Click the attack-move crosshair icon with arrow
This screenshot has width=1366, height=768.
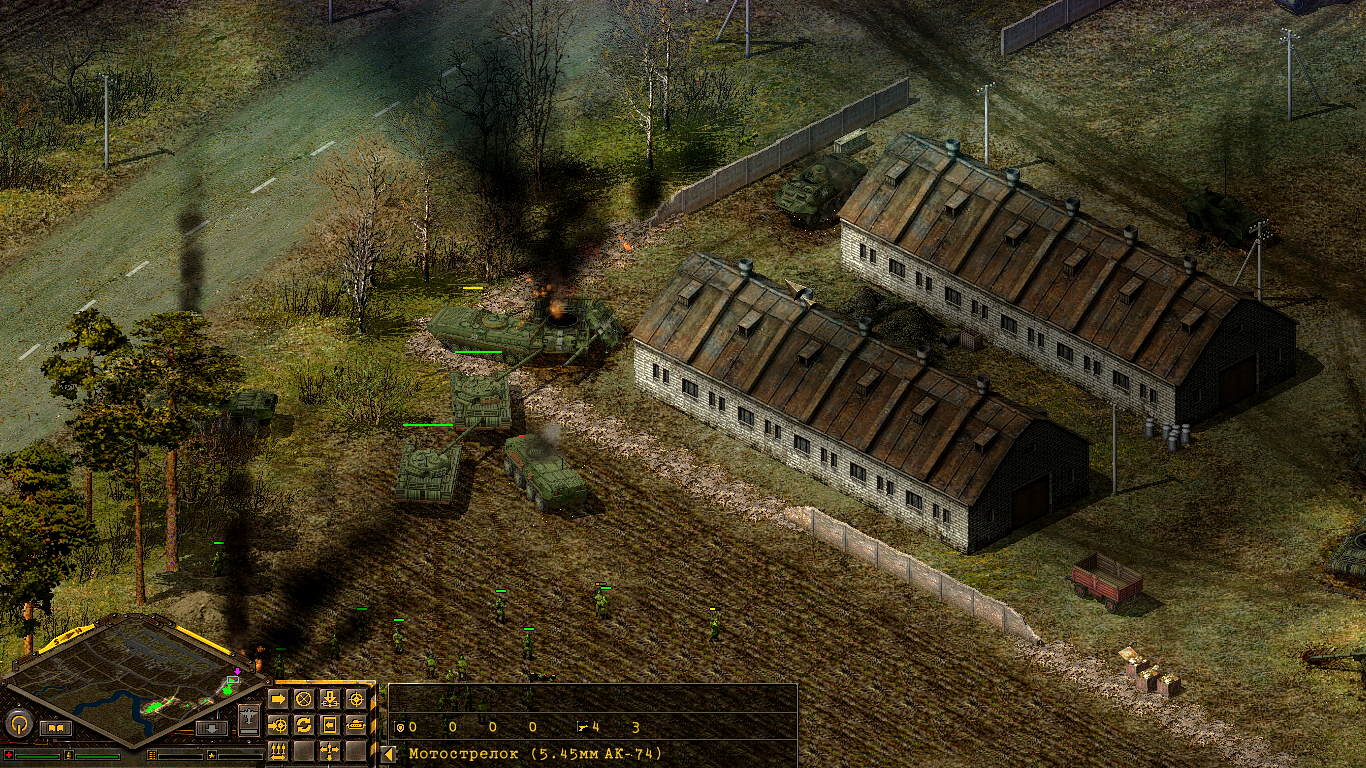[x=277, y=725]
